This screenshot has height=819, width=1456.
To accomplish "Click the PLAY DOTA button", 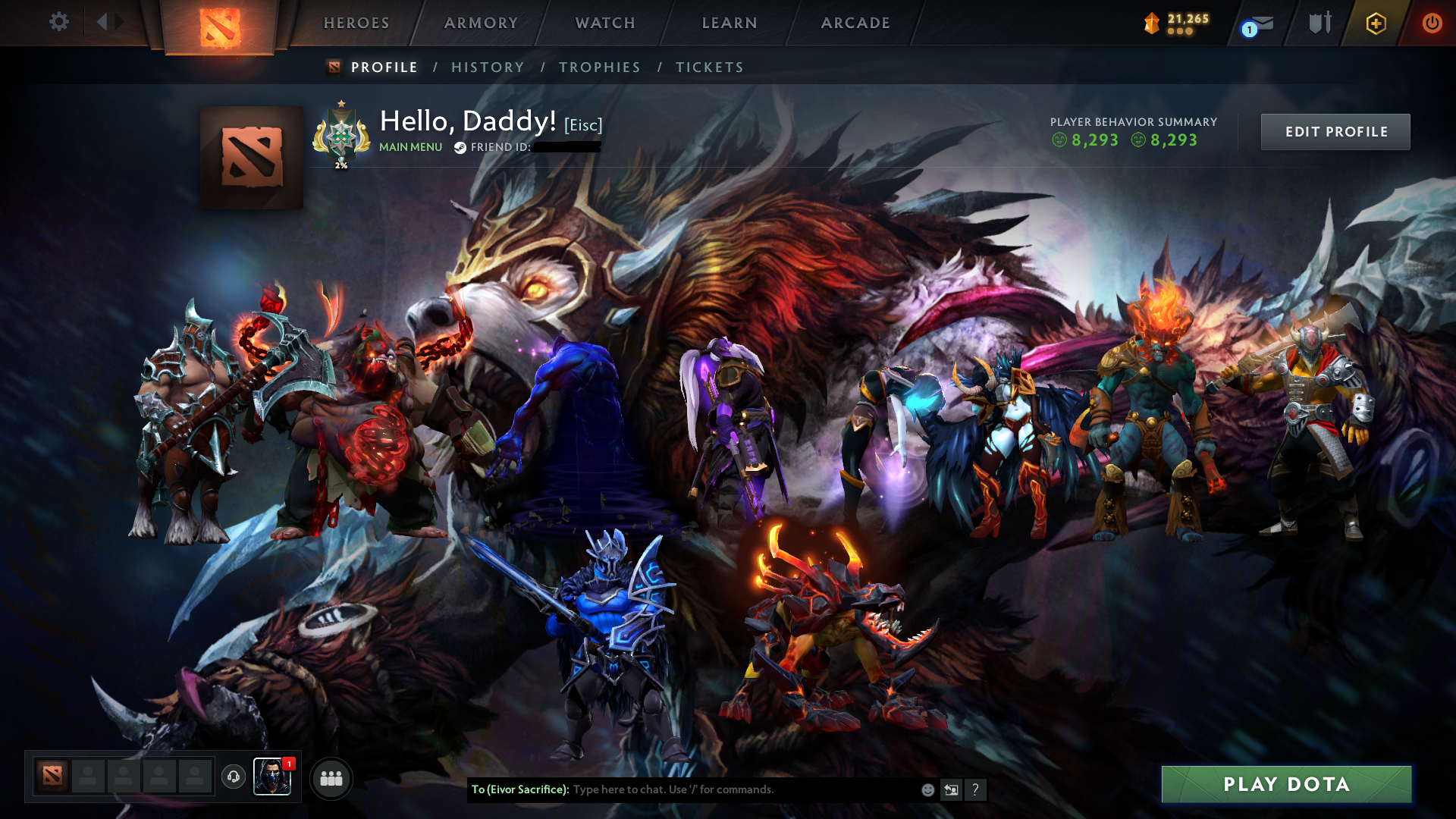I will point(1287,785).
